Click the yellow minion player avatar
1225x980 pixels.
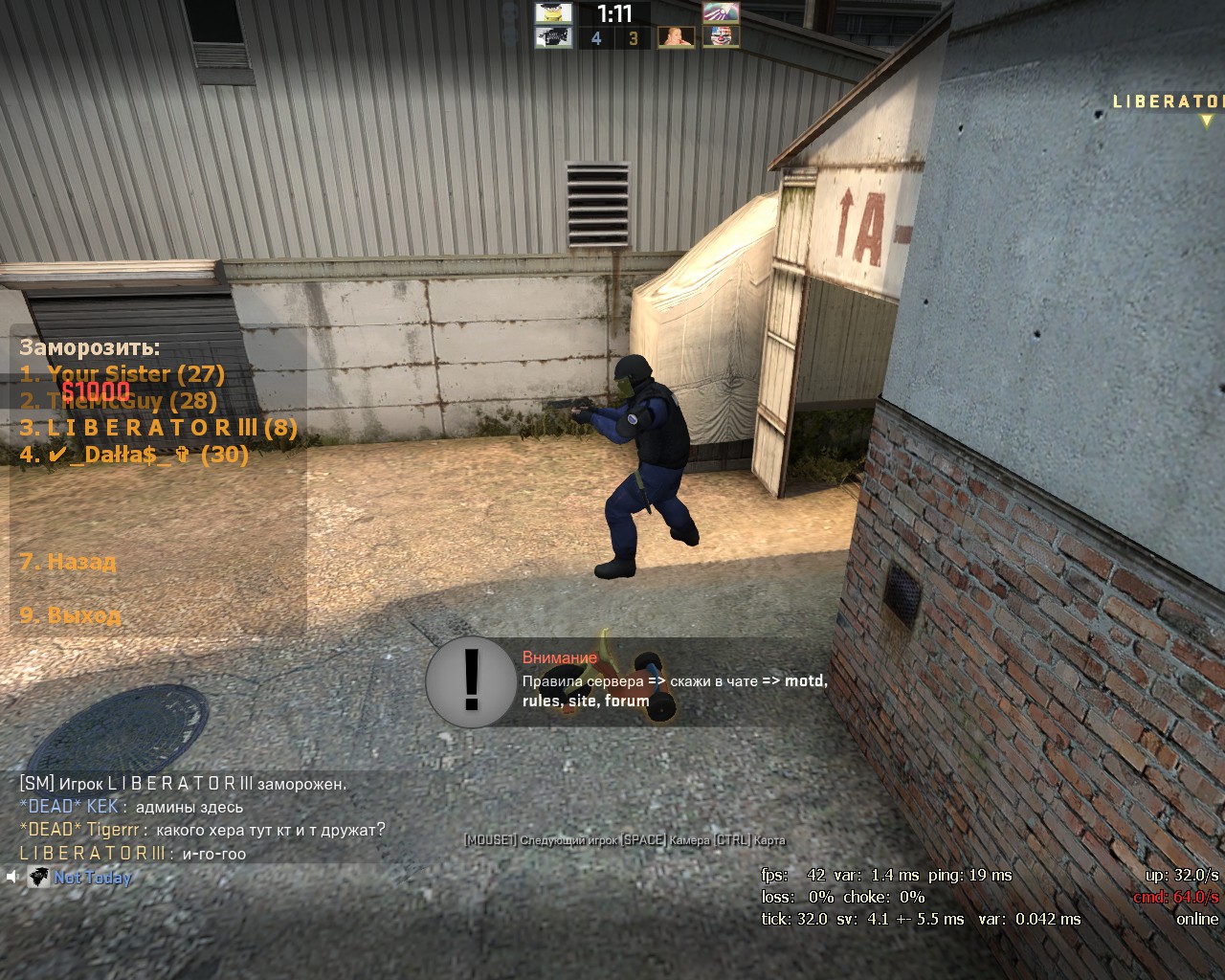[x=553, y=13]
